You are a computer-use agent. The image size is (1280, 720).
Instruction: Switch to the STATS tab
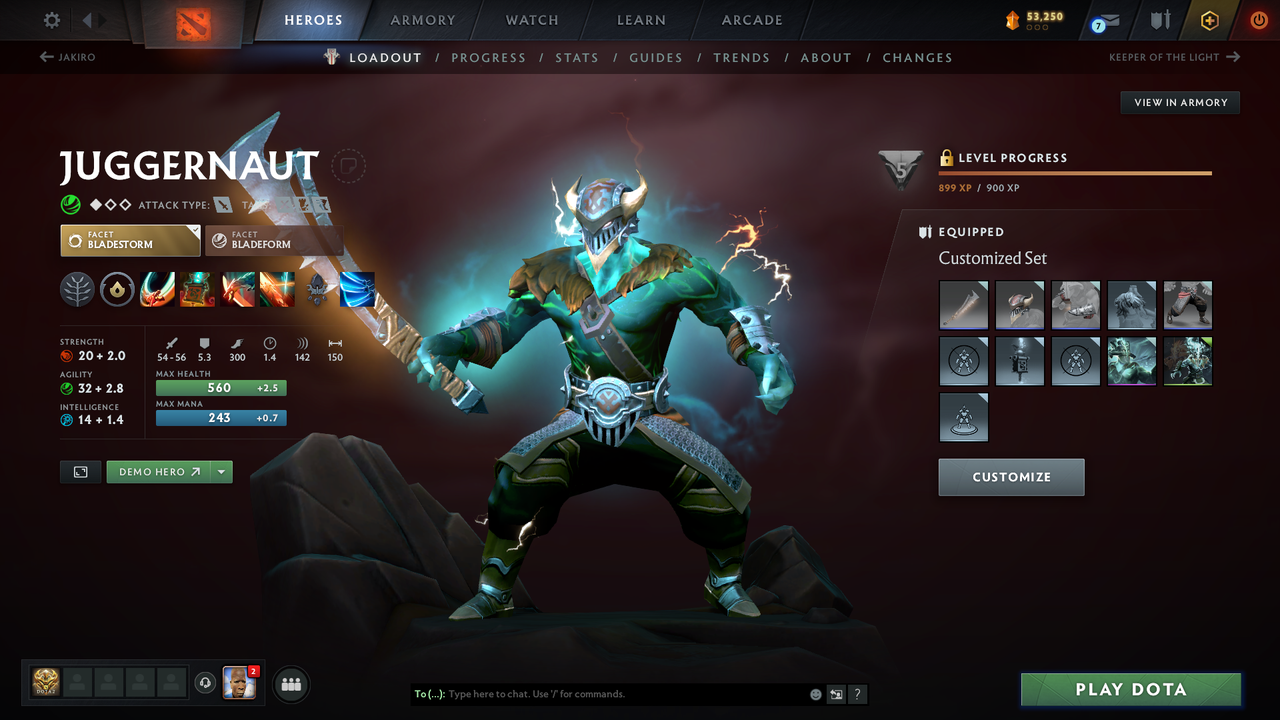coord(577,57)
